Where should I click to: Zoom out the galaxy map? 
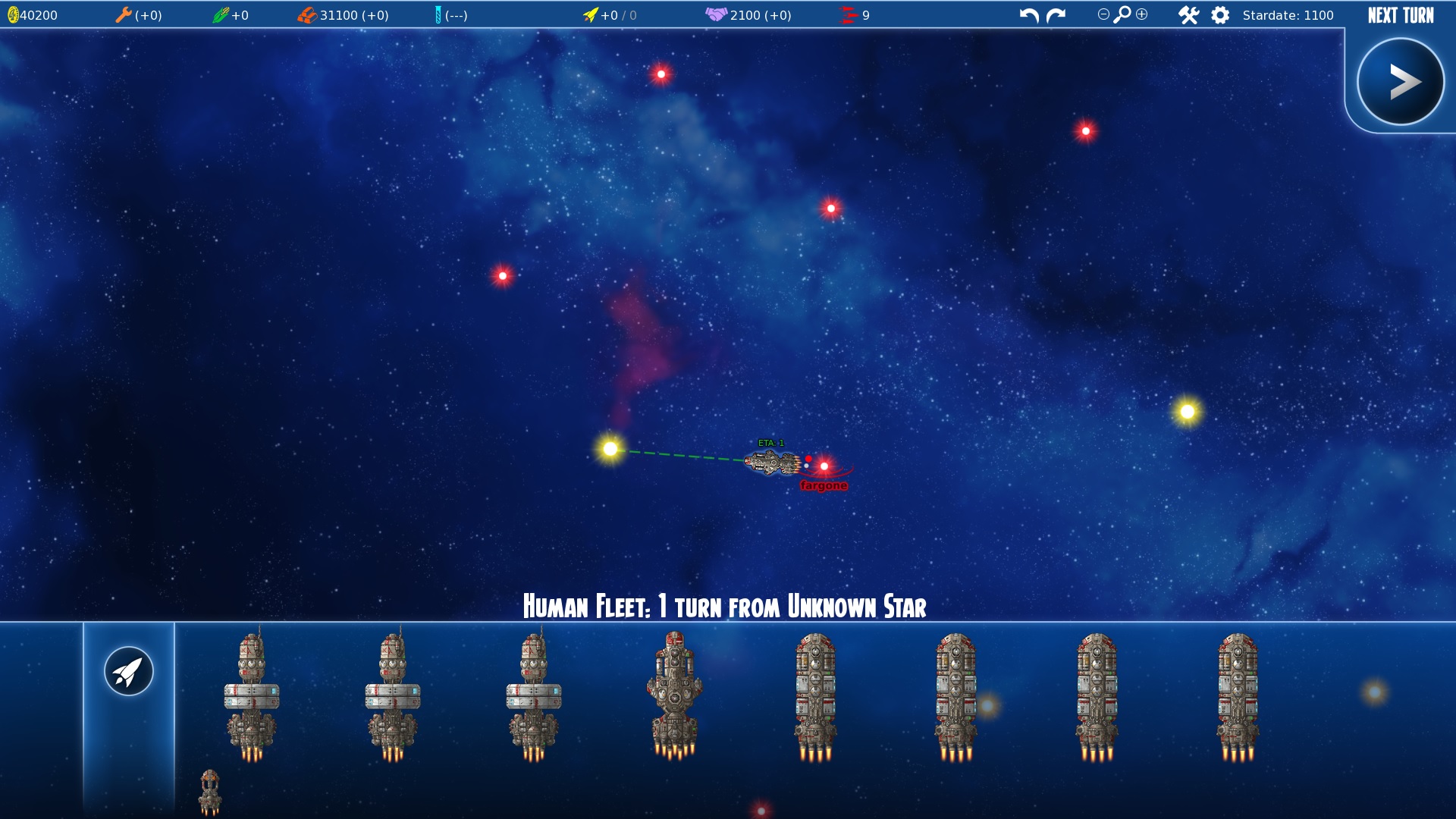[1103, 14]
